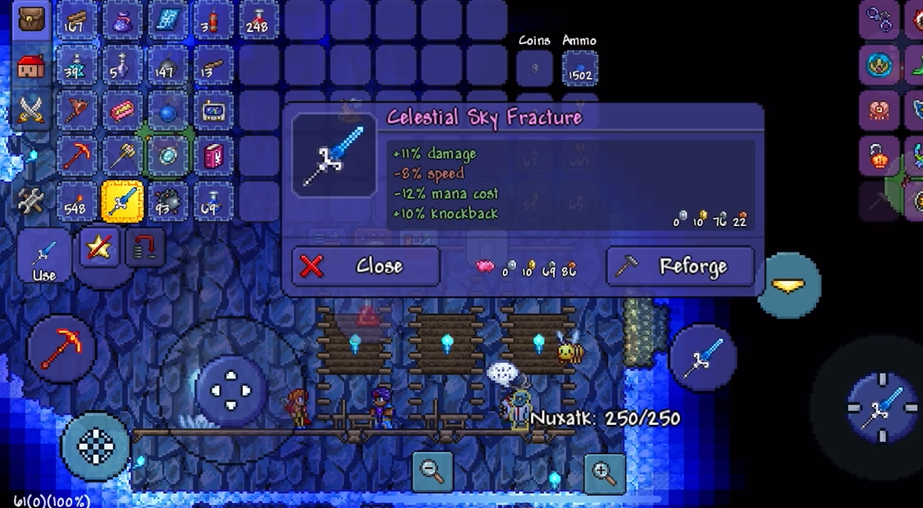Select the magic mirror inventory slot
The image size is (923, 508).
pos(168,156)
